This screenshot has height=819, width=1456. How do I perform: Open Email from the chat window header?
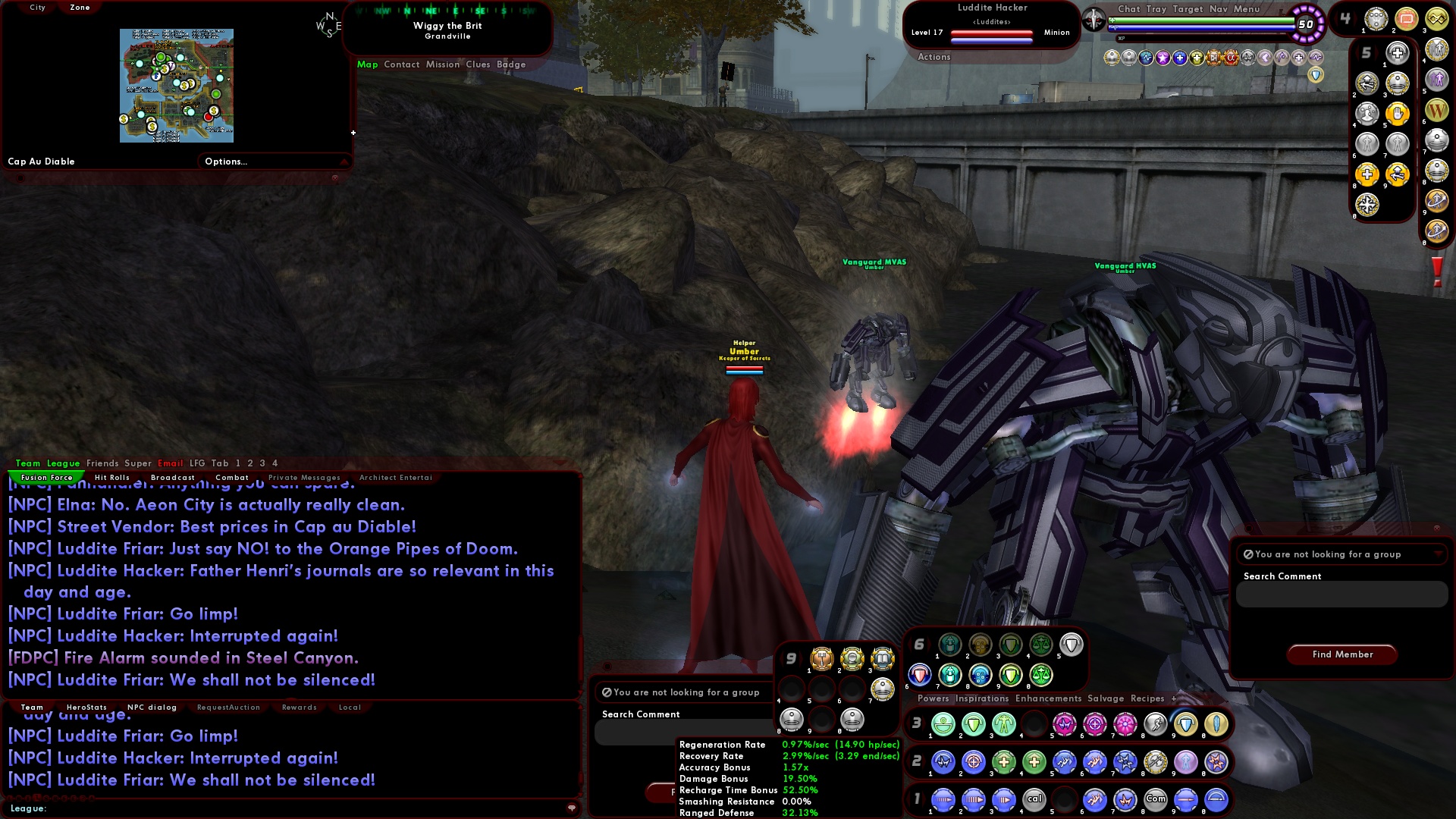[171, 463]
